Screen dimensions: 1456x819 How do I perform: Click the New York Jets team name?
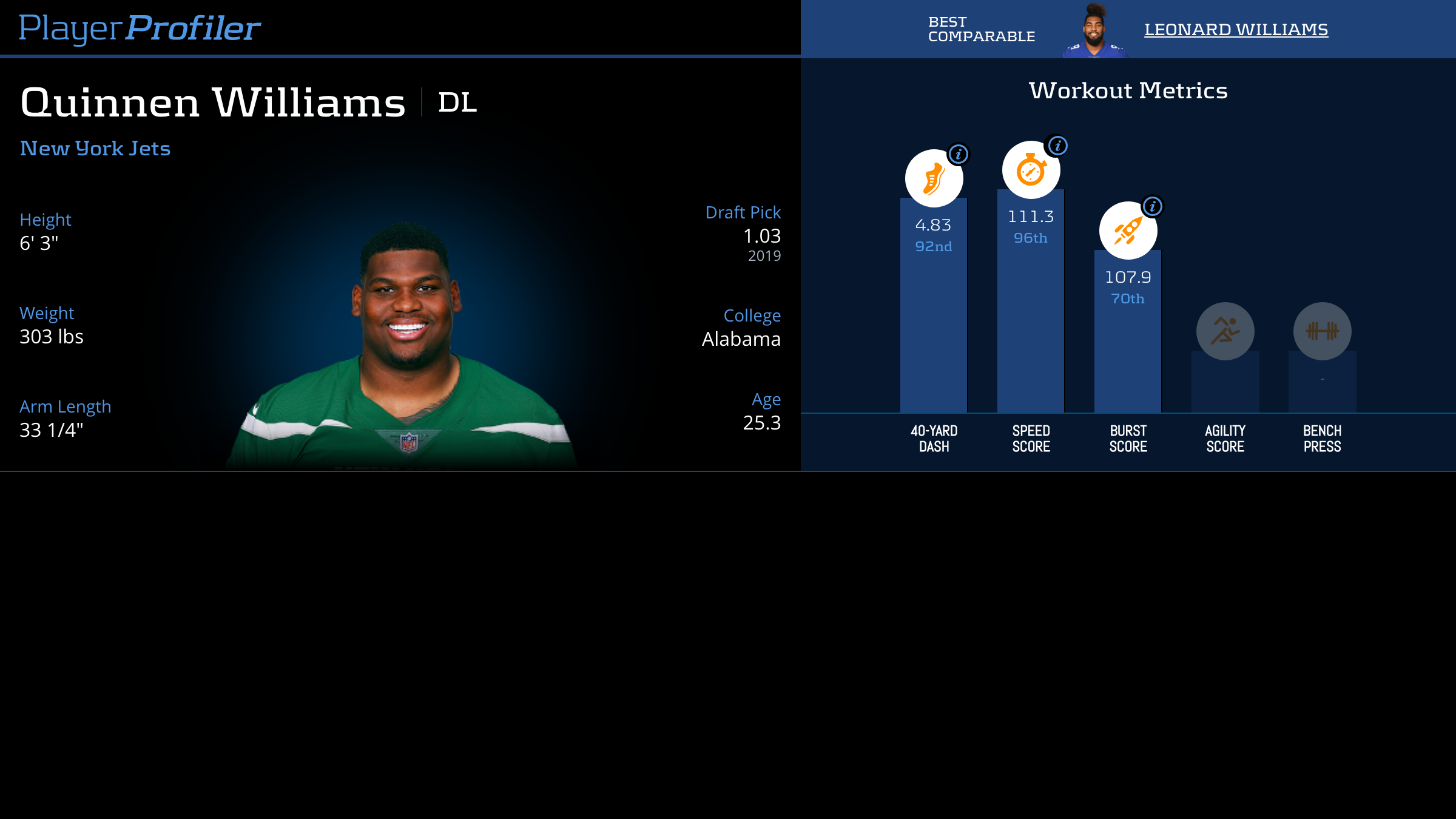[95, 148]
